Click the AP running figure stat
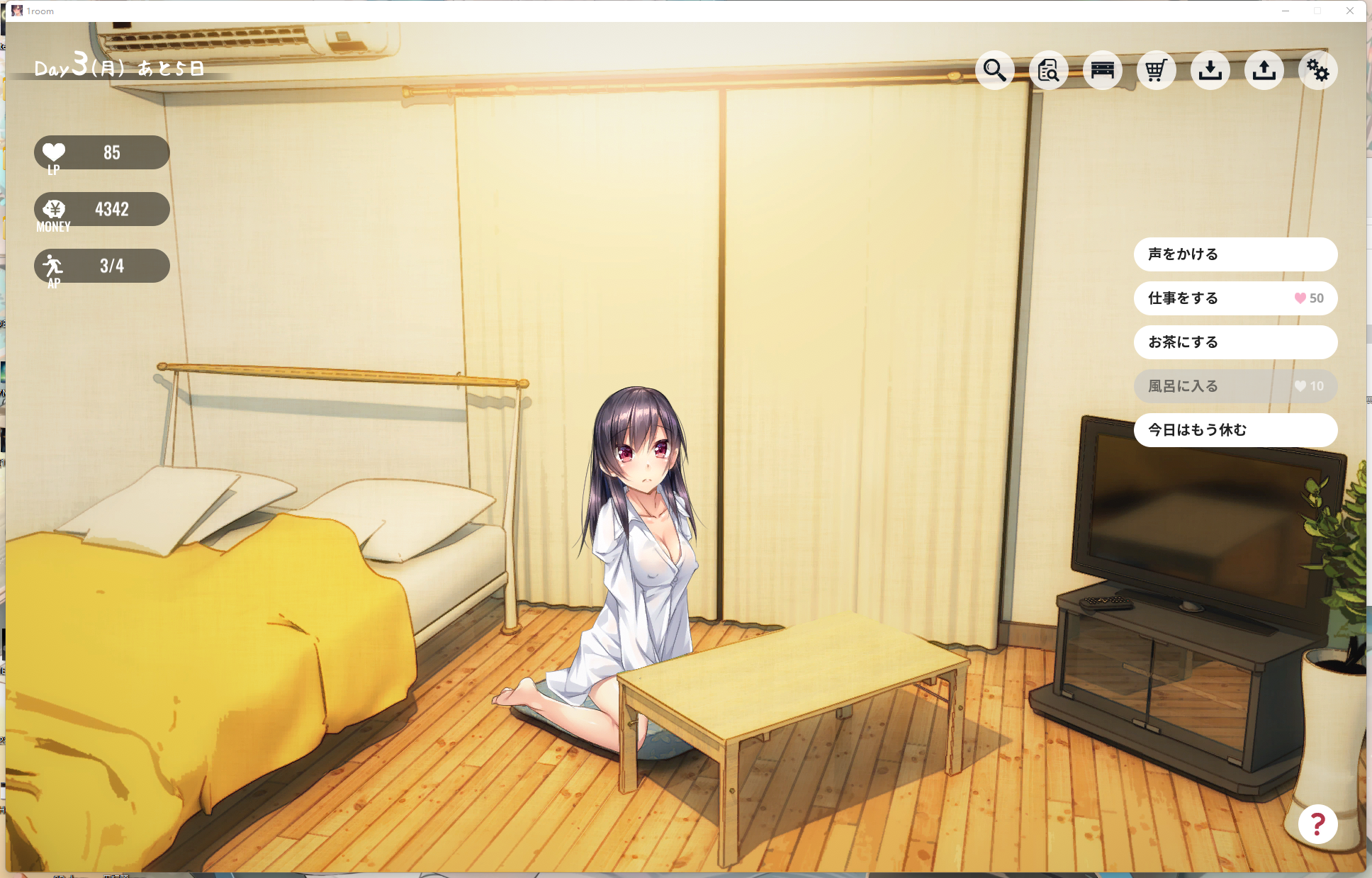Image resolution: width=1372 pixels, height=878 pixels. (x=101, y=266)
